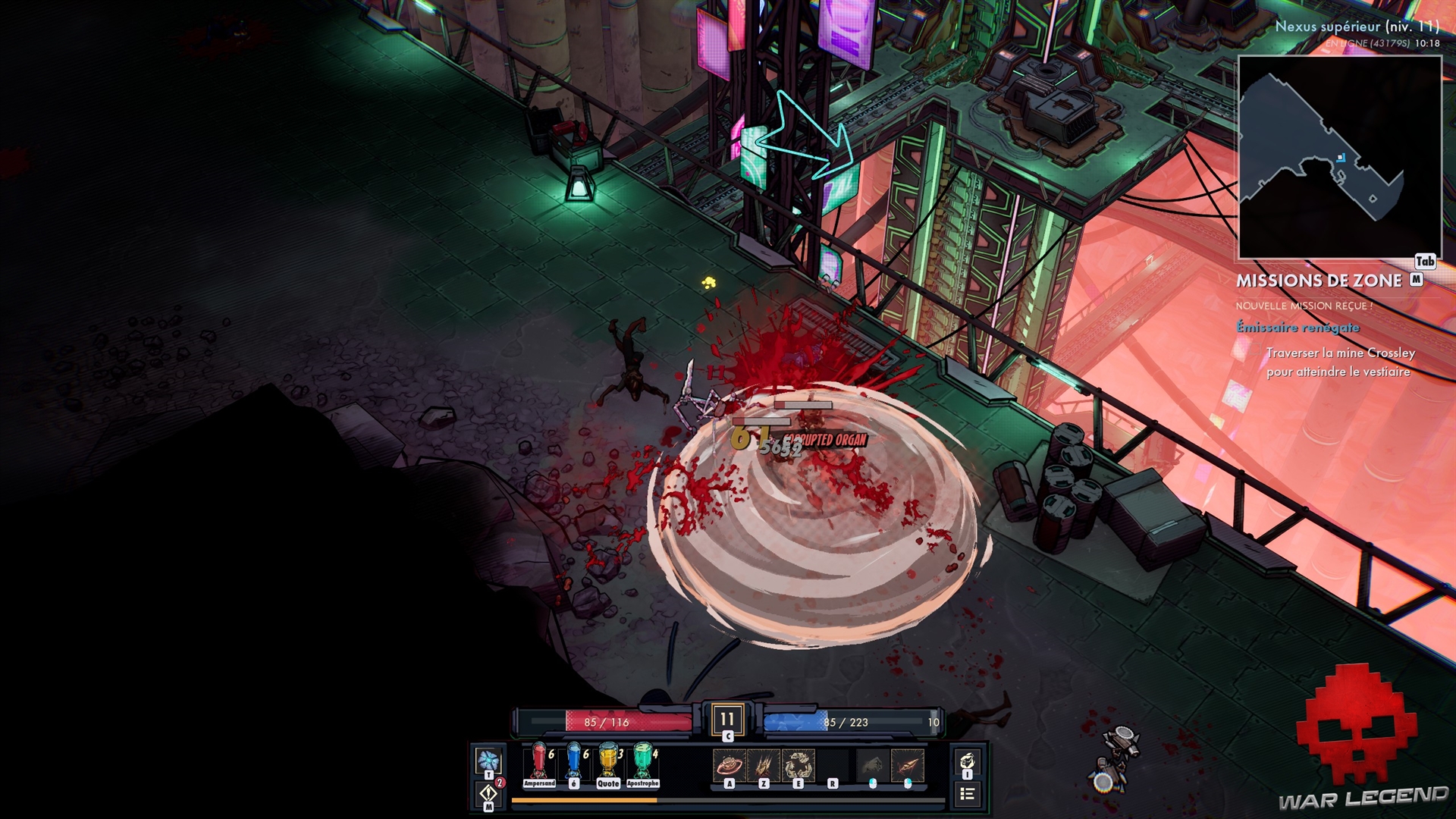This screenshot has width=1456, height=819.
Task: Use the red health flask
Action: pos(539,761)
